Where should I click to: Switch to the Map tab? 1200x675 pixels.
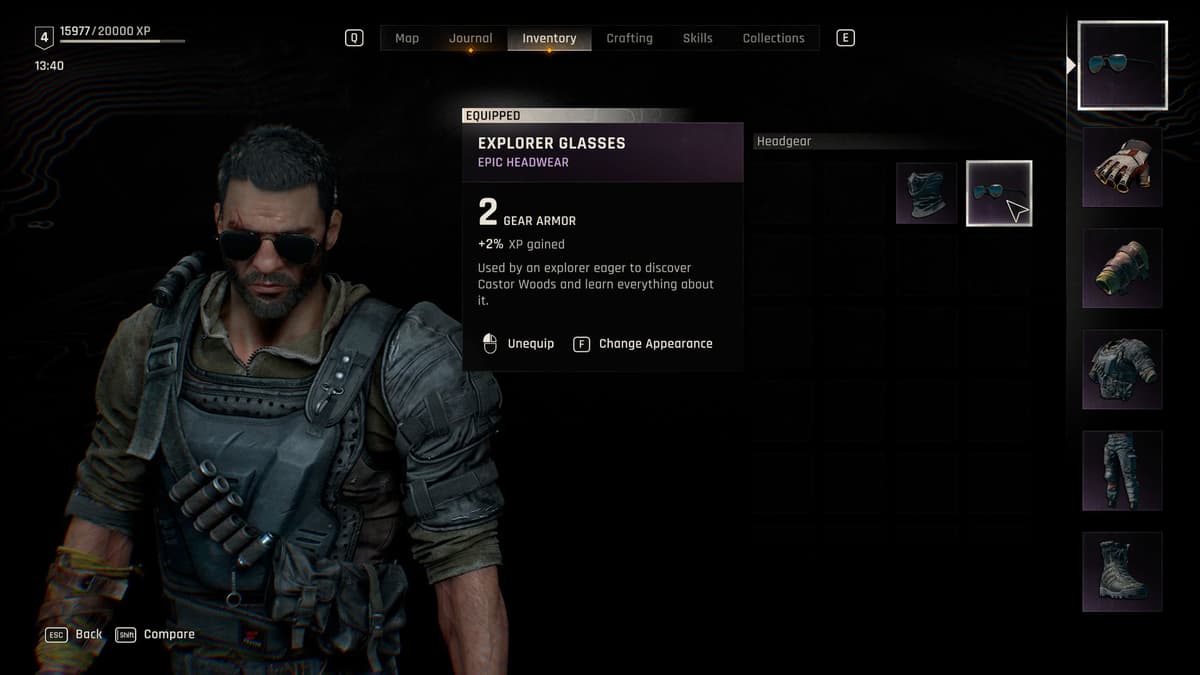[x=407, y=38]
